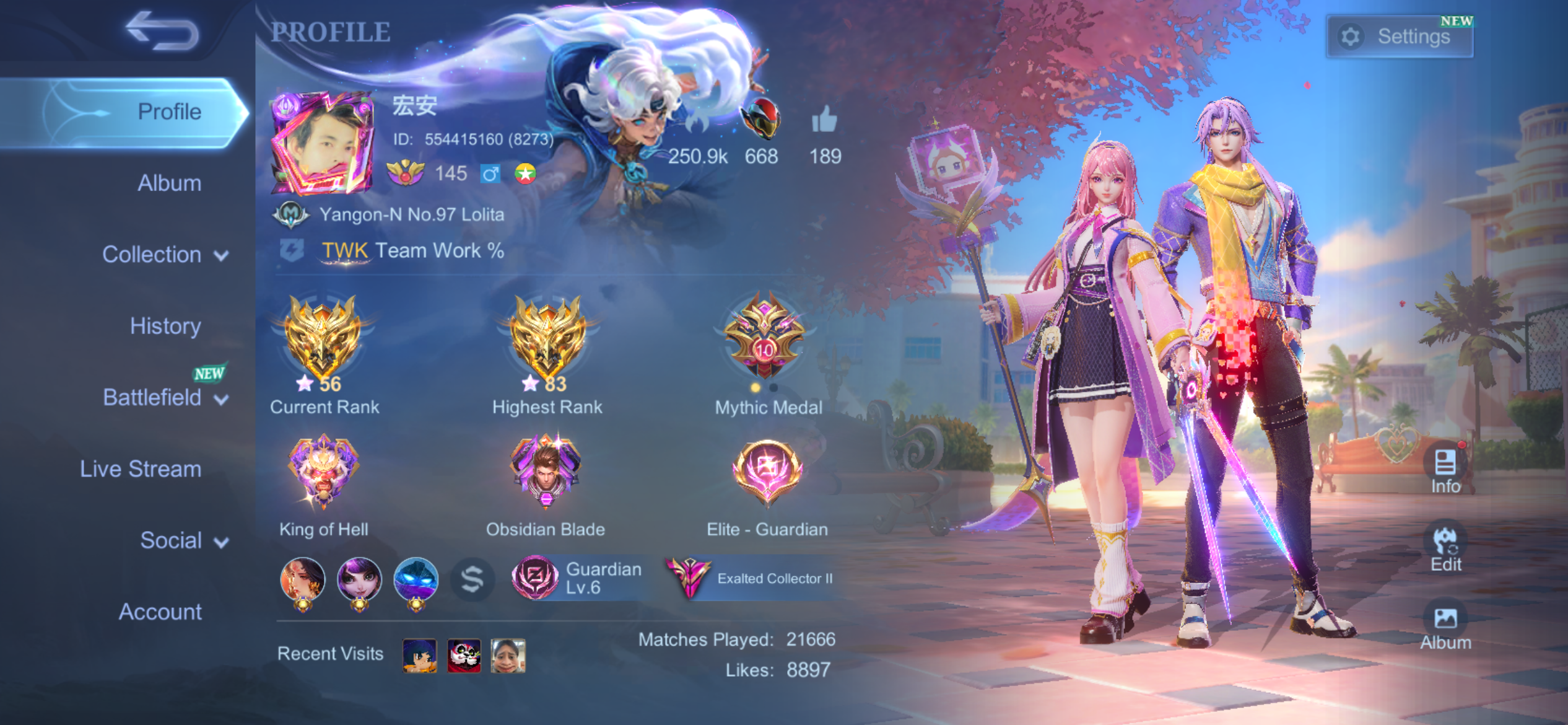Select the Obsidian Blade badge
The height and width of the screenshot is (725, 1568).
(x=546, y=471)
